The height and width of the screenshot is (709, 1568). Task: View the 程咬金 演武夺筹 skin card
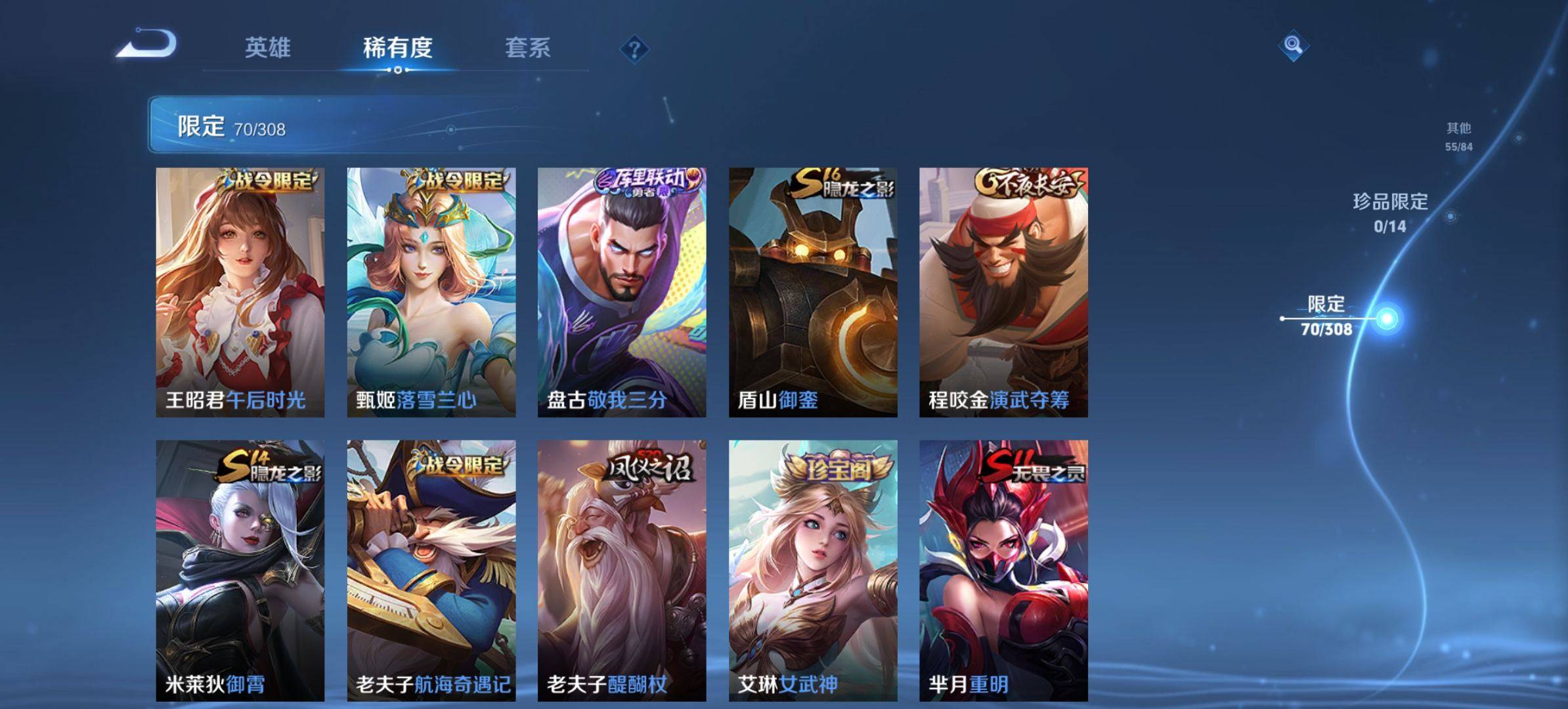[1003, 292]
